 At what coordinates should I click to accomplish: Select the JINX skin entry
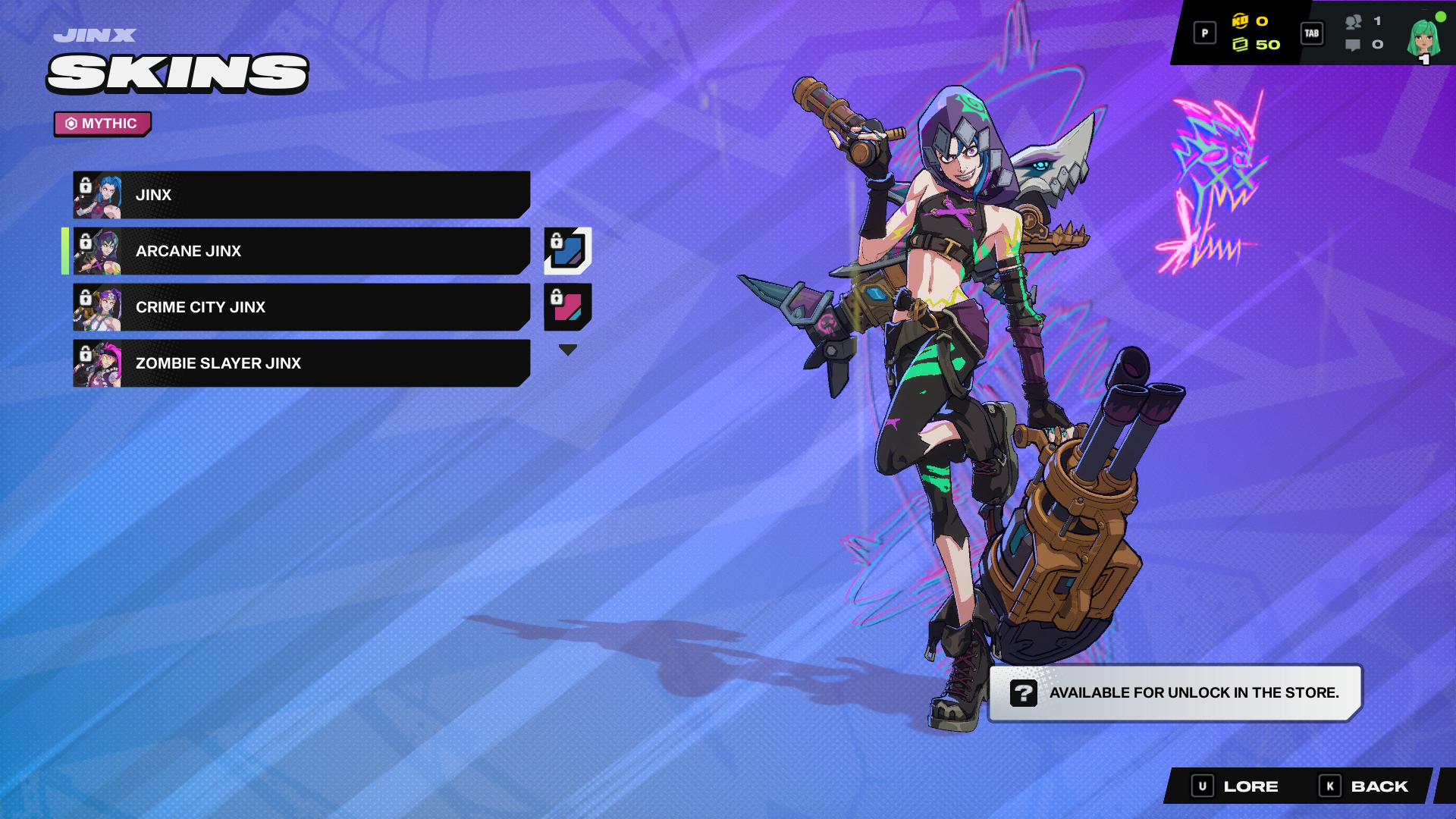pyautogui.click(x=303, y=194)
